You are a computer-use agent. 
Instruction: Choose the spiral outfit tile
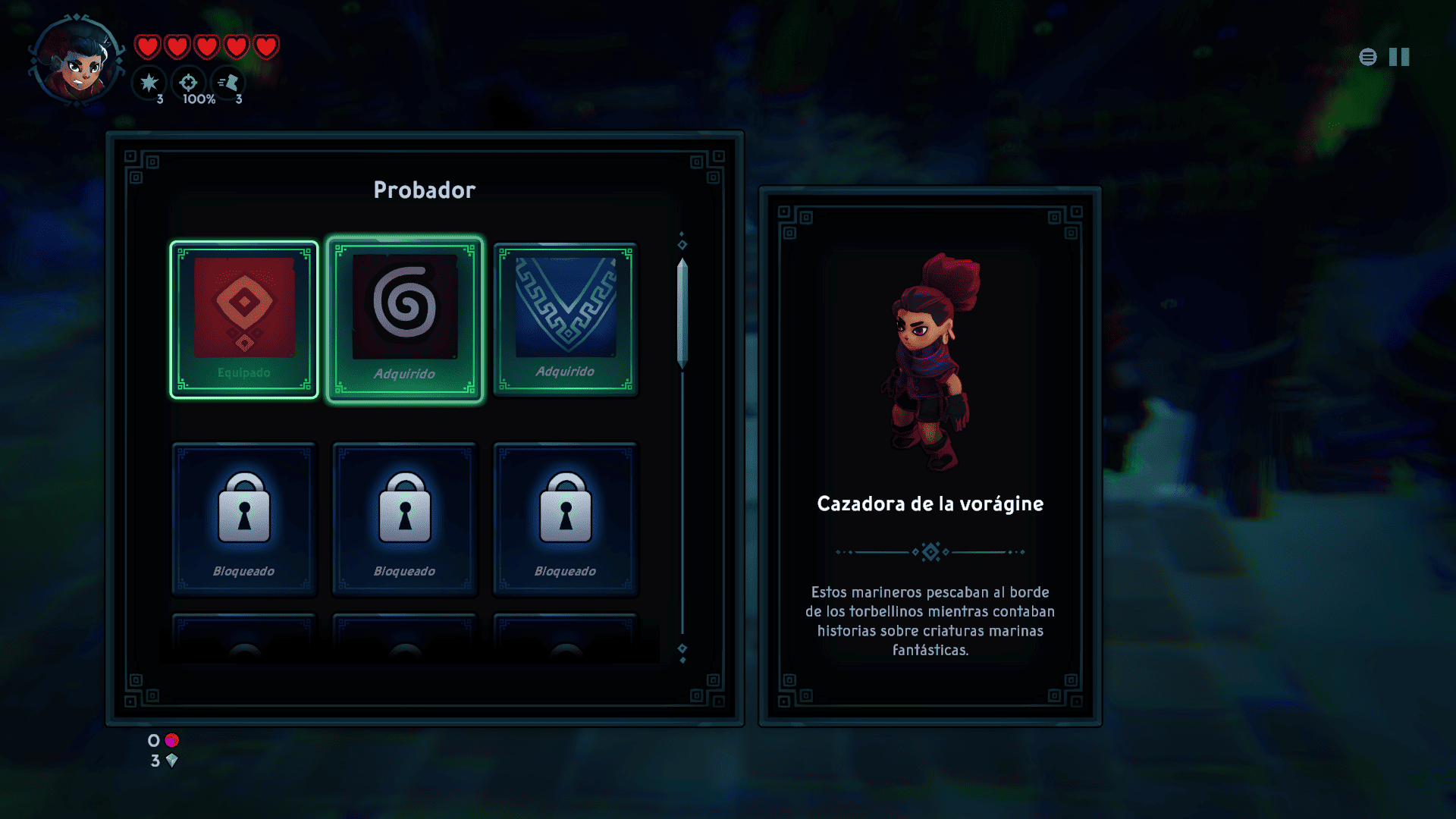405,319
